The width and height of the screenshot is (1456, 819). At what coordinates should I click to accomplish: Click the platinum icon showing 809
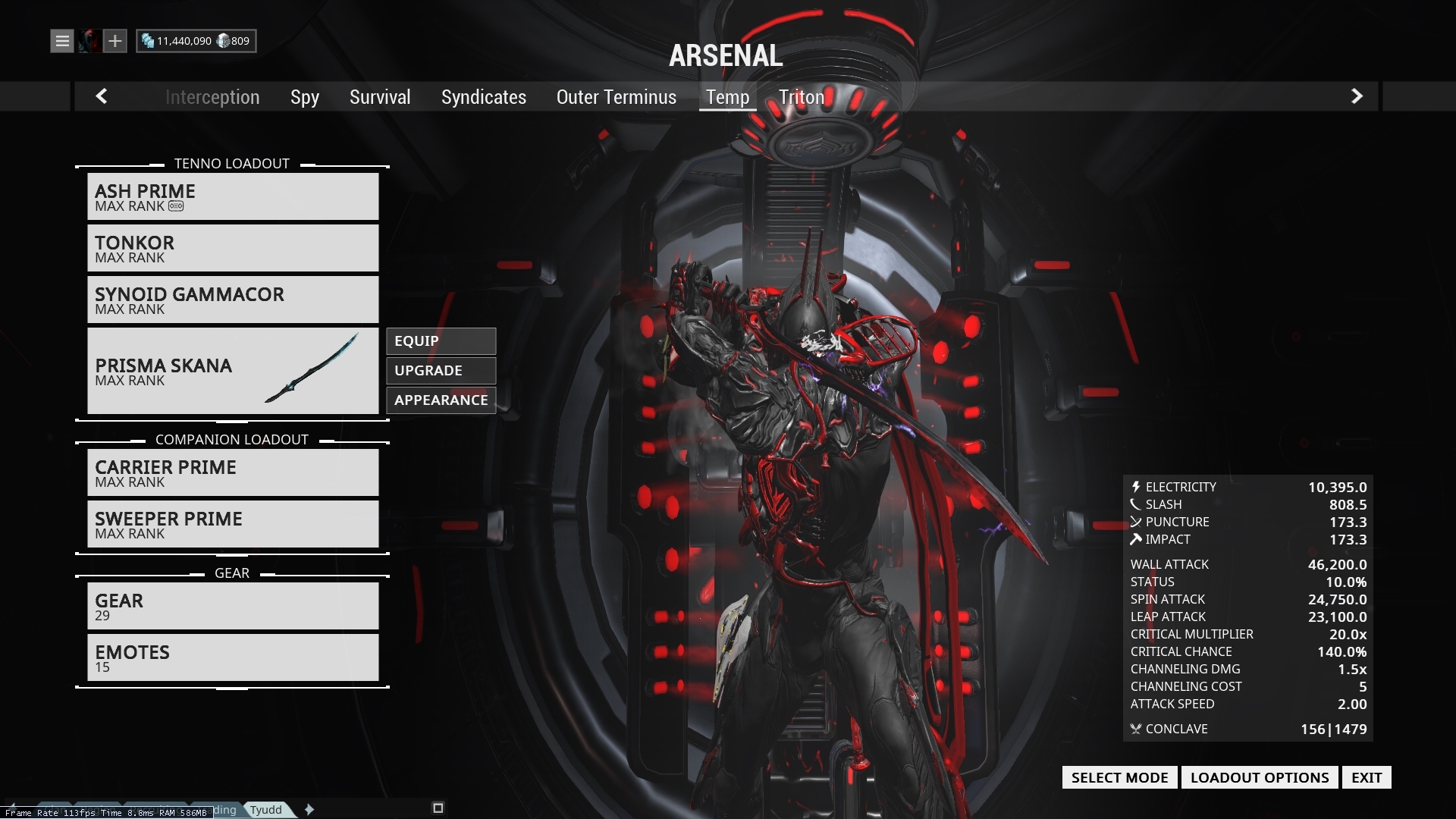[221, 40]
